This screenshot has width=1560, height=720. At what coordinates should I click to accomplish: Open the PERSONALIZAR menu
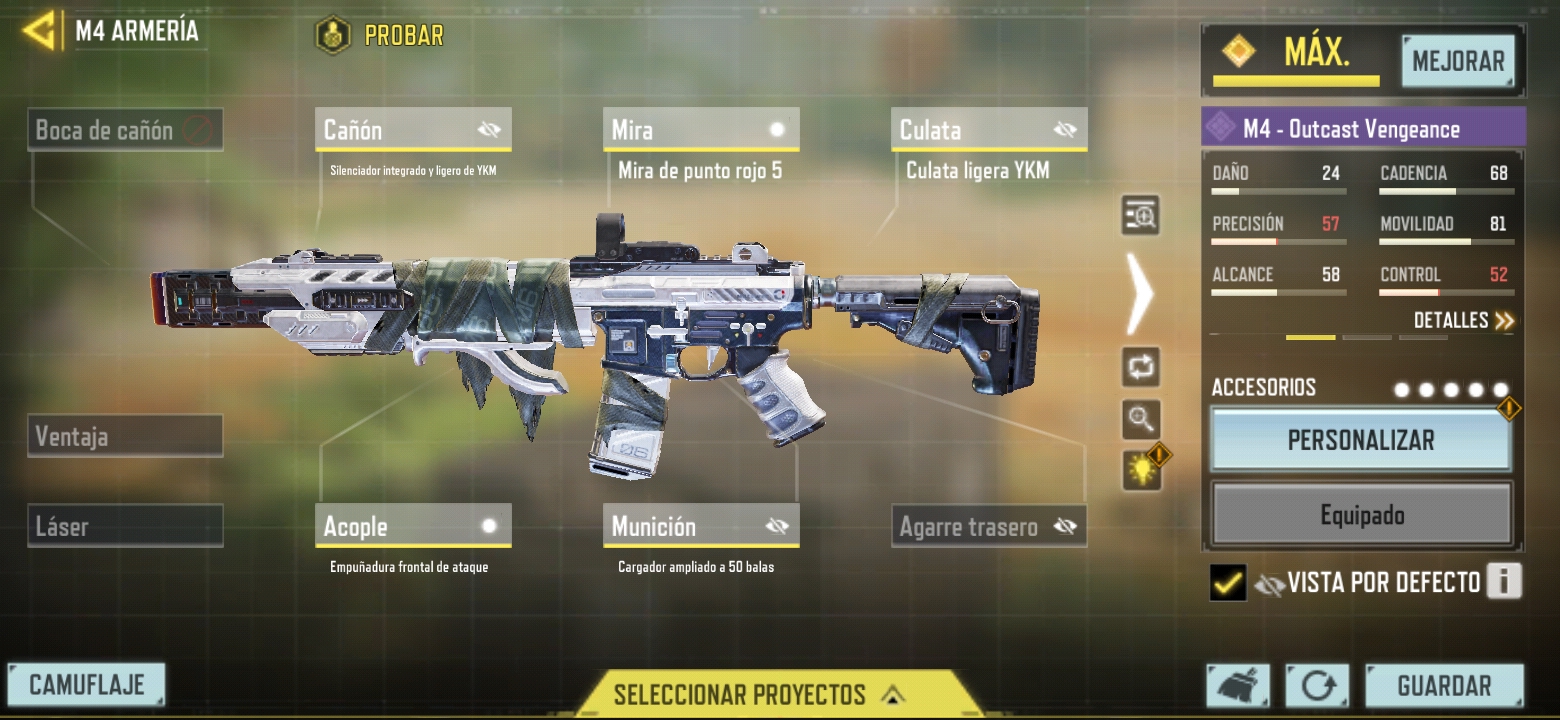(x=1361, y=440)
